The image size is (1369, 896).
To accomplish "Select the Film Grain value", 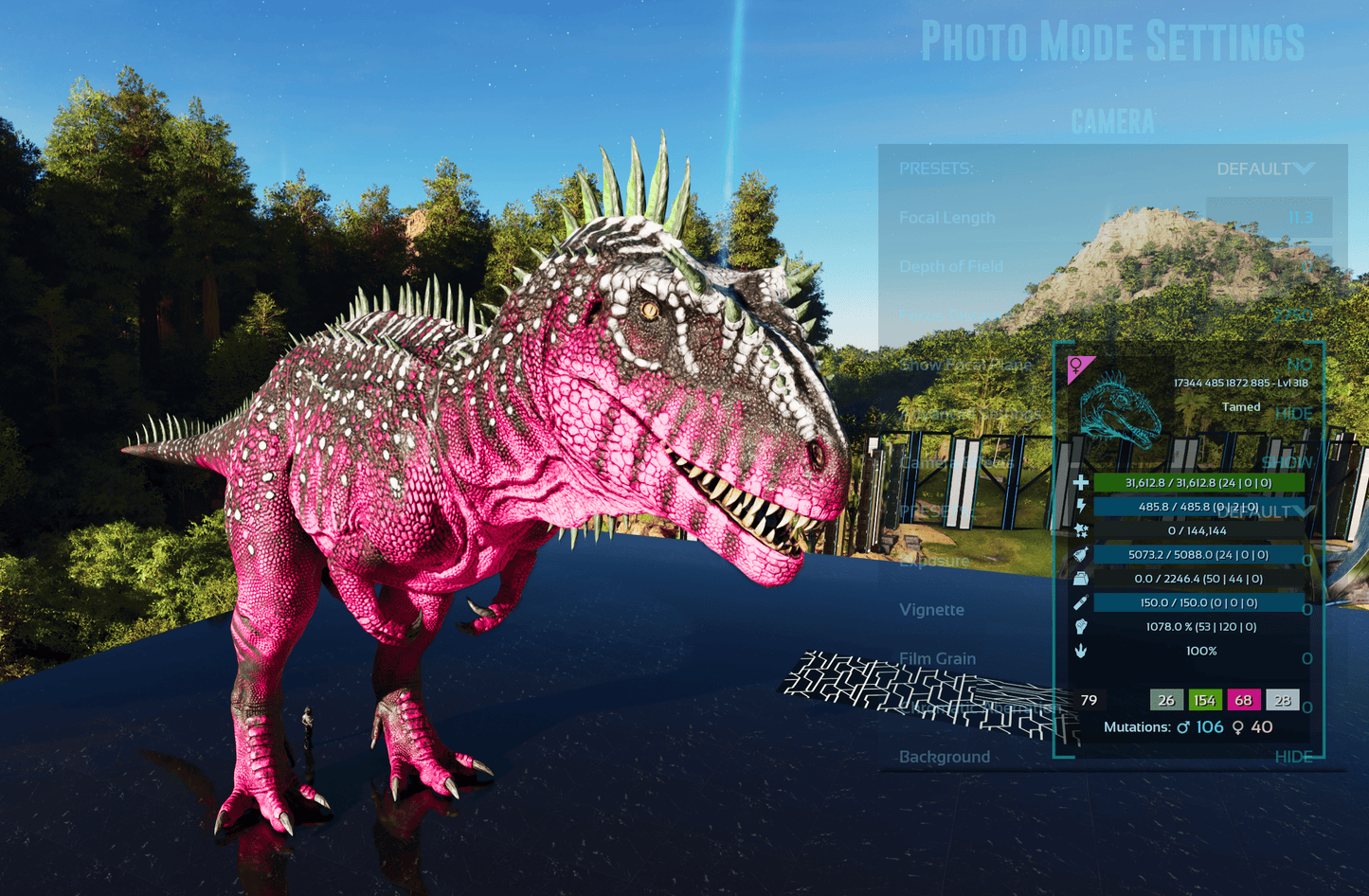I will [1306, 658].
